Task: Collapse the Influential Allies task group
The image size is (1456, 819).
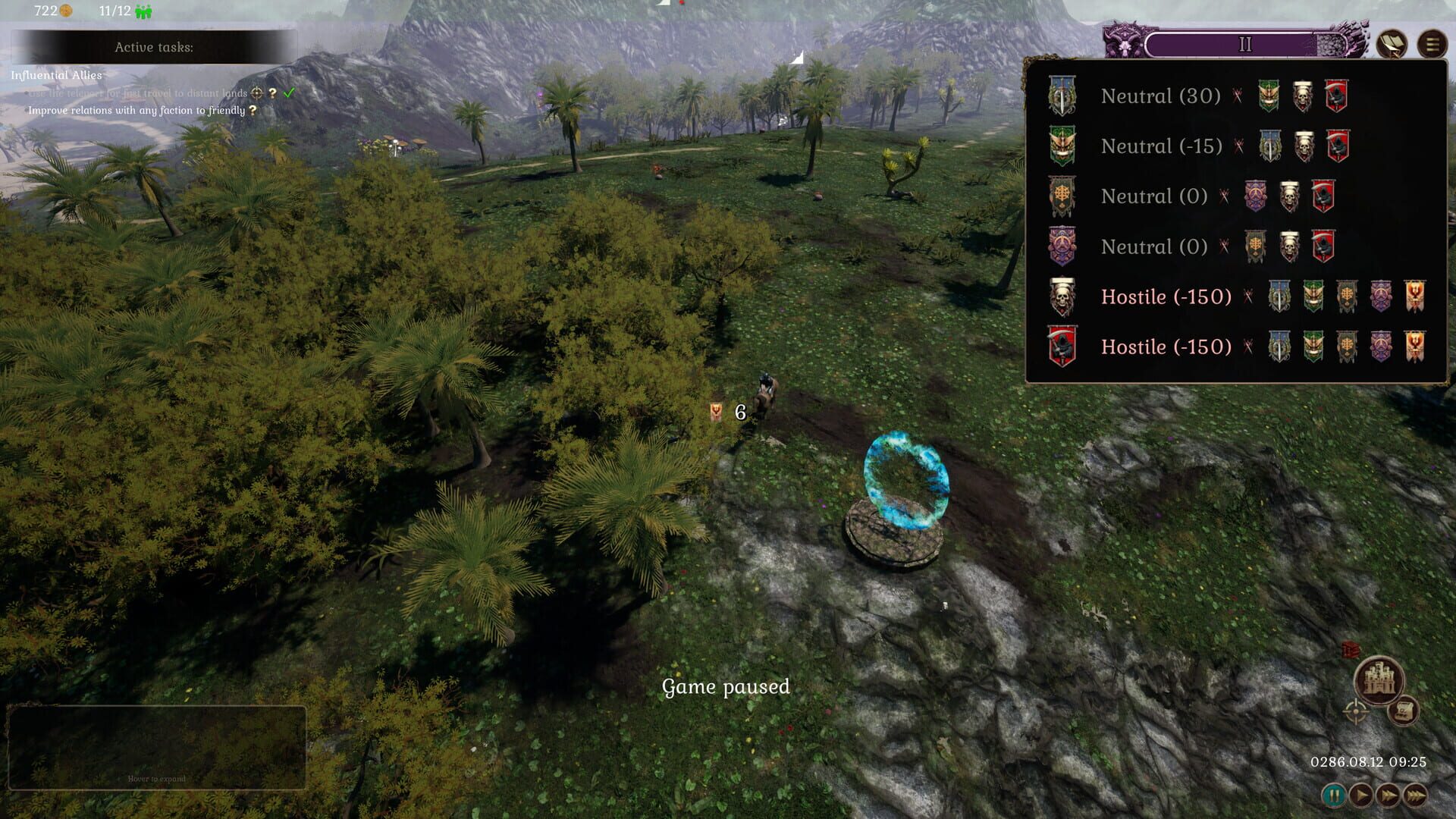Action: pos(56,76)
